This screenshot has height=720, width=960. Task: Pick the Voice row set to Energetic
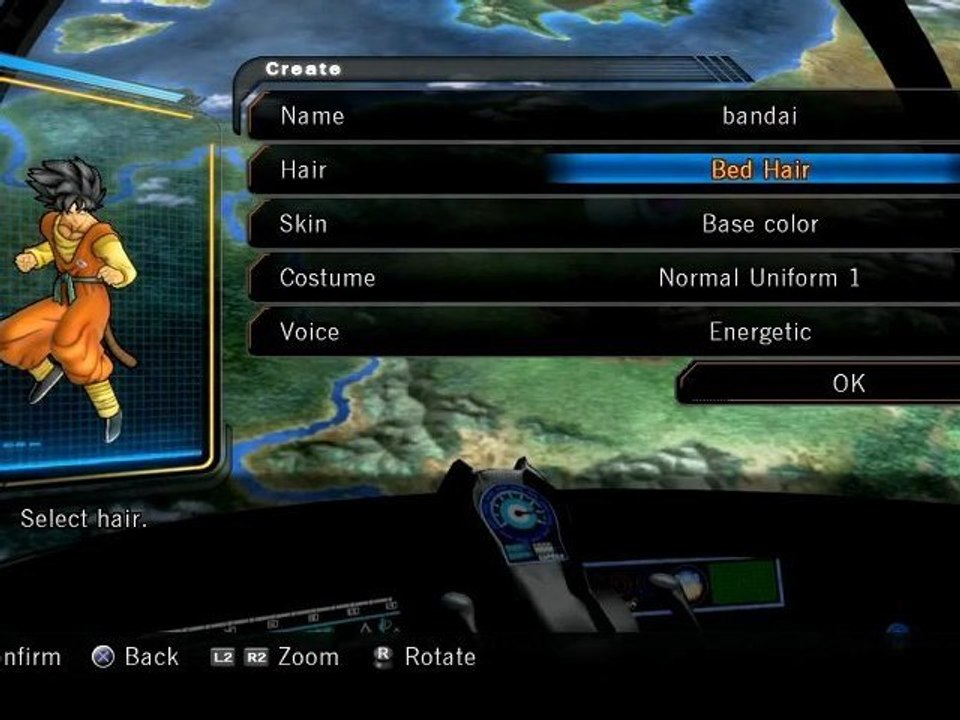click(x=600, y=332)
